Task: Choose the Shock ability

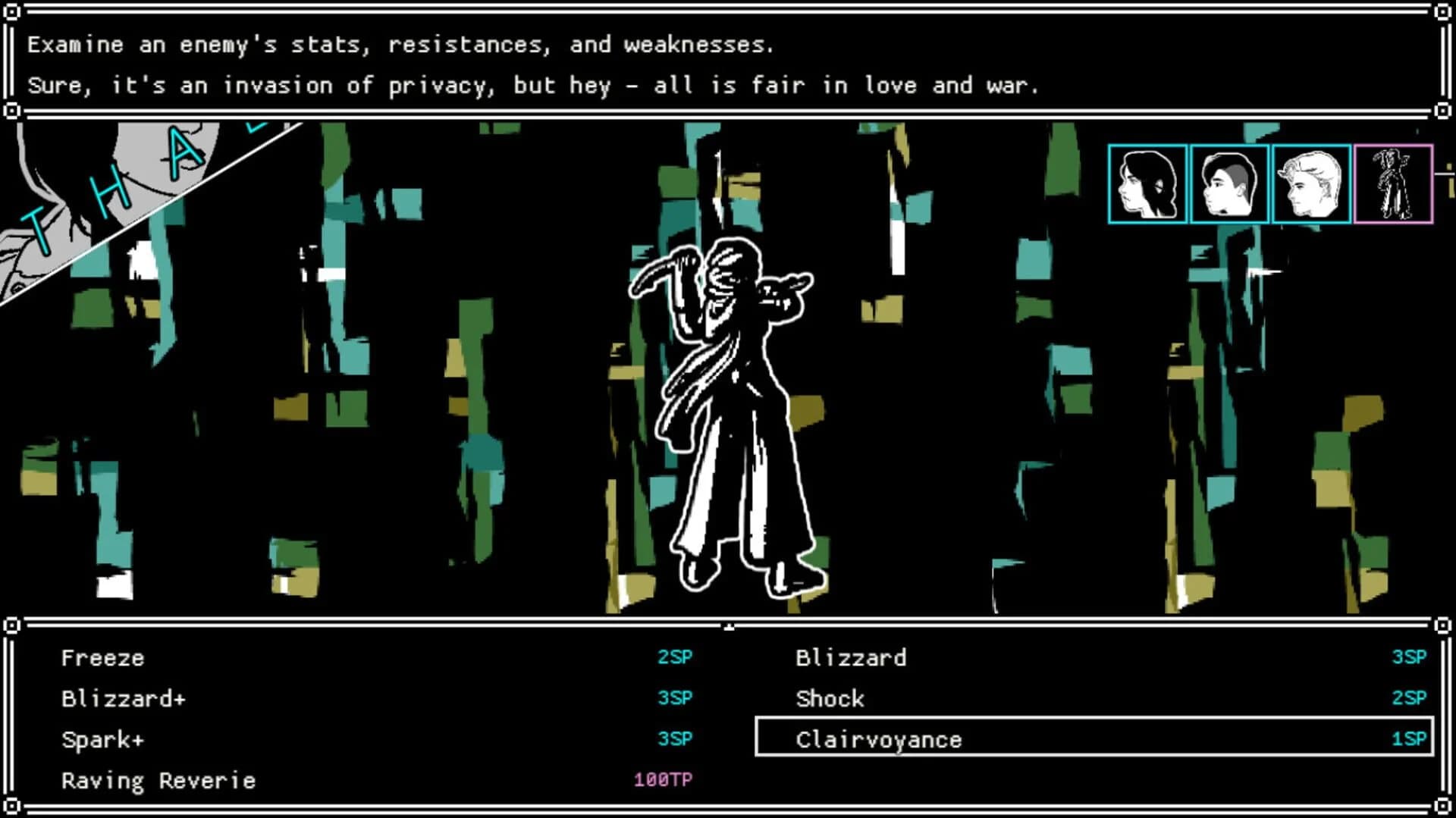Action: (830, 698)
